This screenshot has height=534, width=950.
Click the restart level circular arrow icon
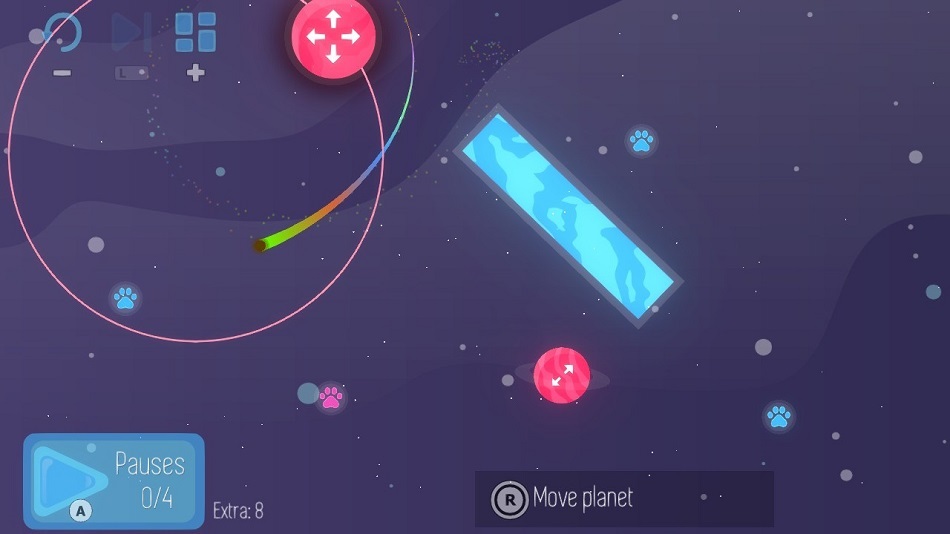[x=62, y=33]
